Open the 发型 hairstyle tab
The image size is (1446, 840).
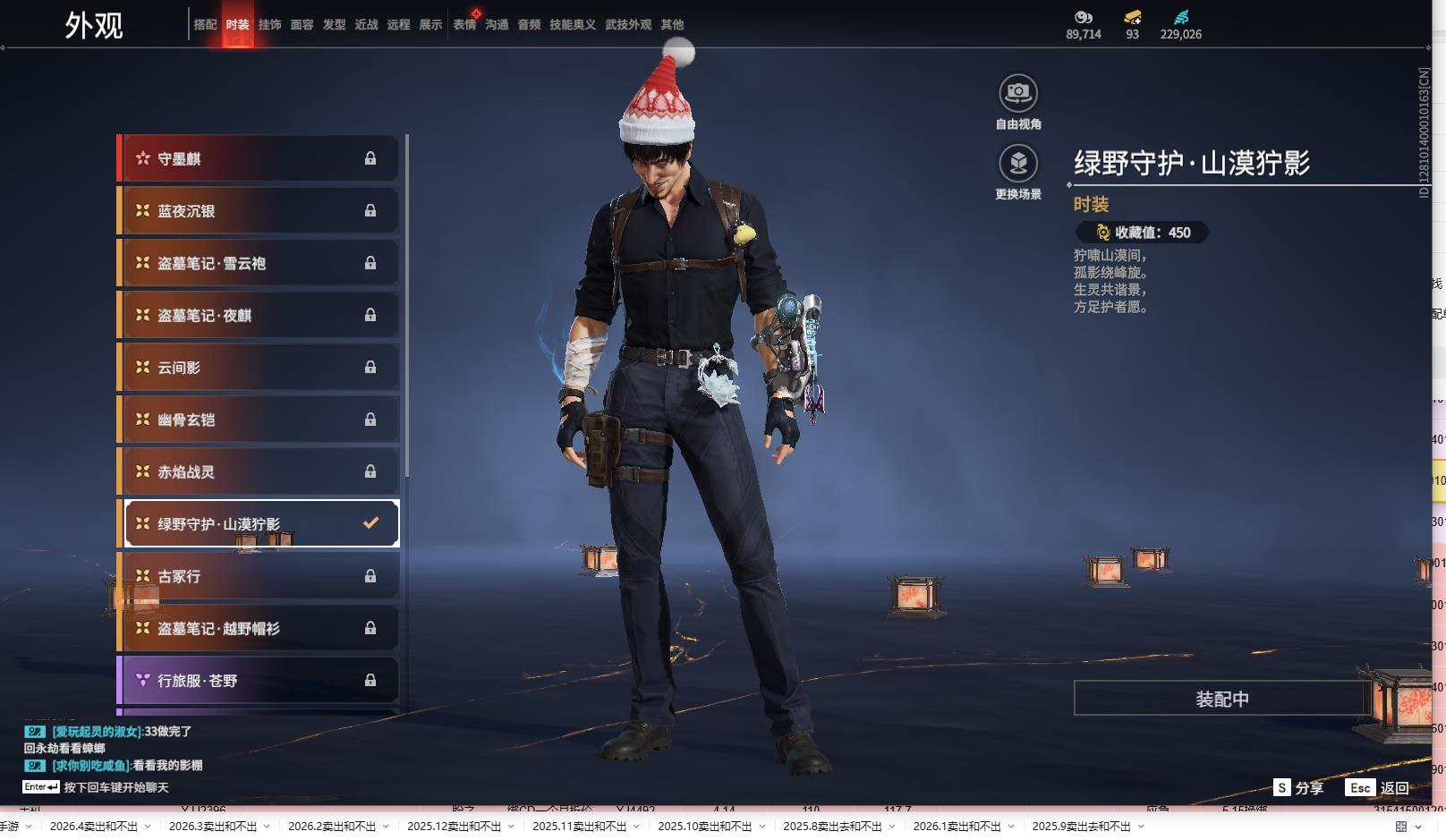(x=334, y=25)
